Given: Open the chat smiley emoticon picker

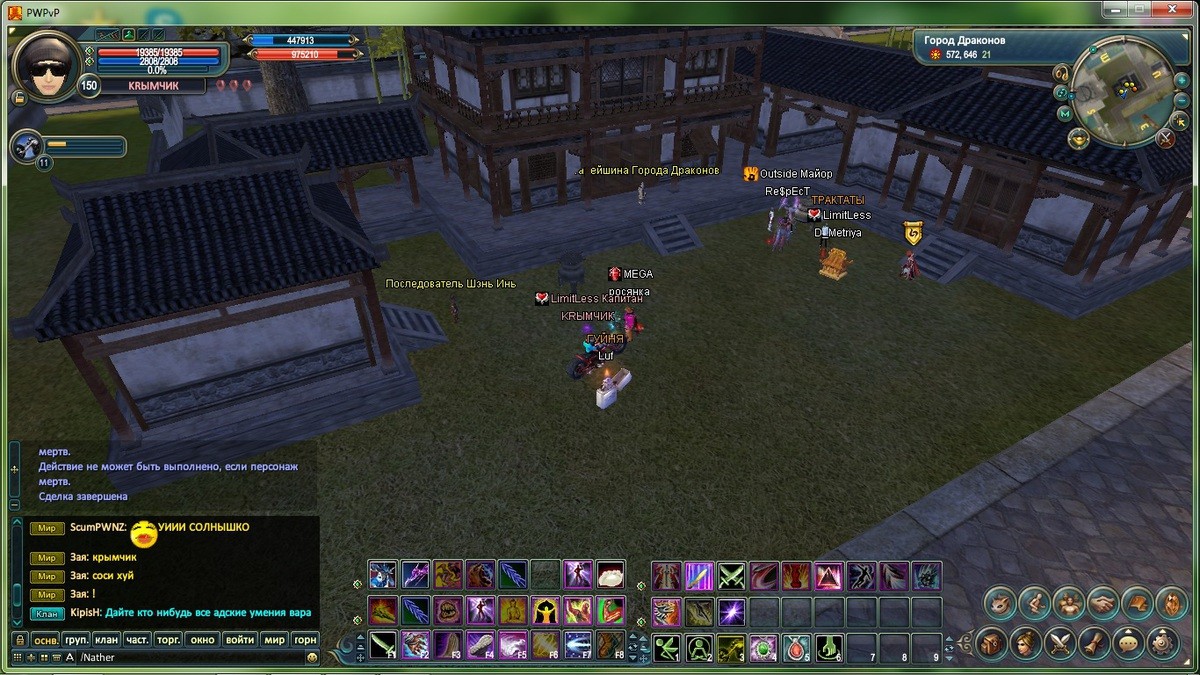Looking at the screenshot, I should [x=312, y=657].
